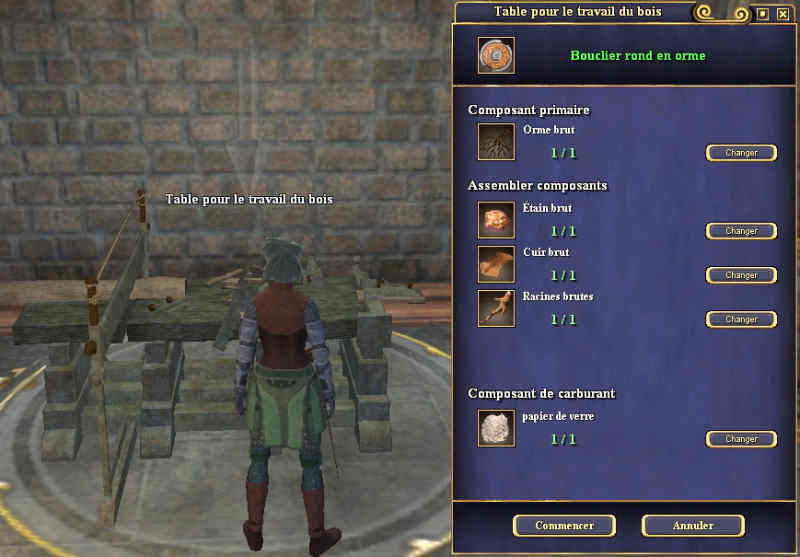Change the Racines brutes component
This screenshot has width=800, height=557.
pos(741,319)
